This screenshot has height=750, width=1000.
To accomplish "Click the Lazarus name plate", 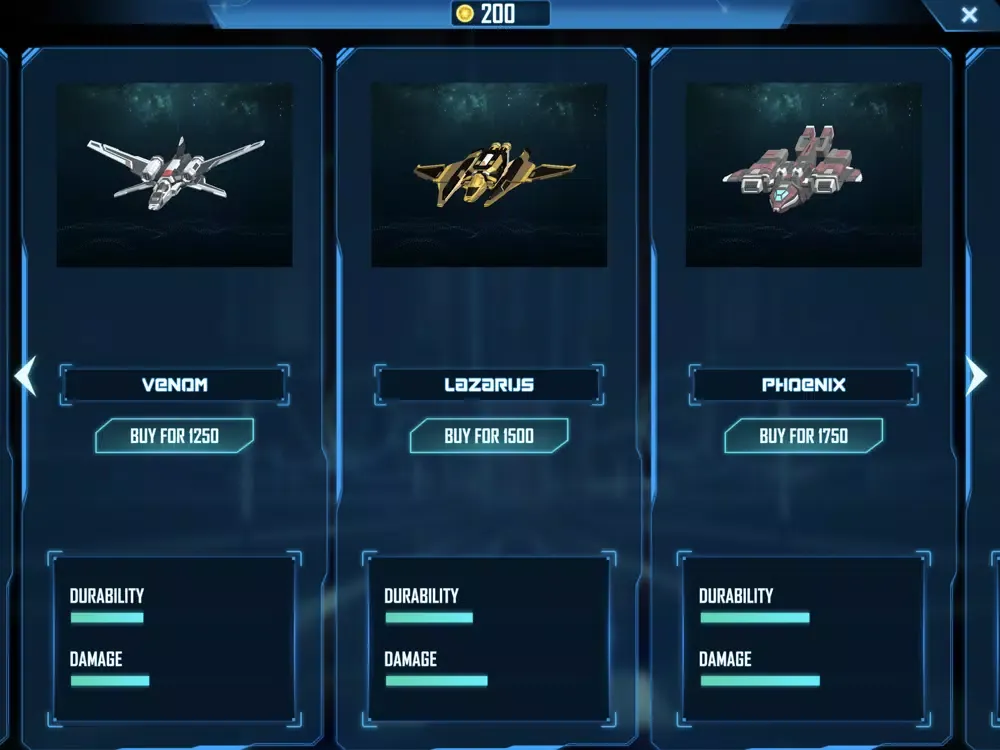I will pyautogui.click(x=489, y=384).
